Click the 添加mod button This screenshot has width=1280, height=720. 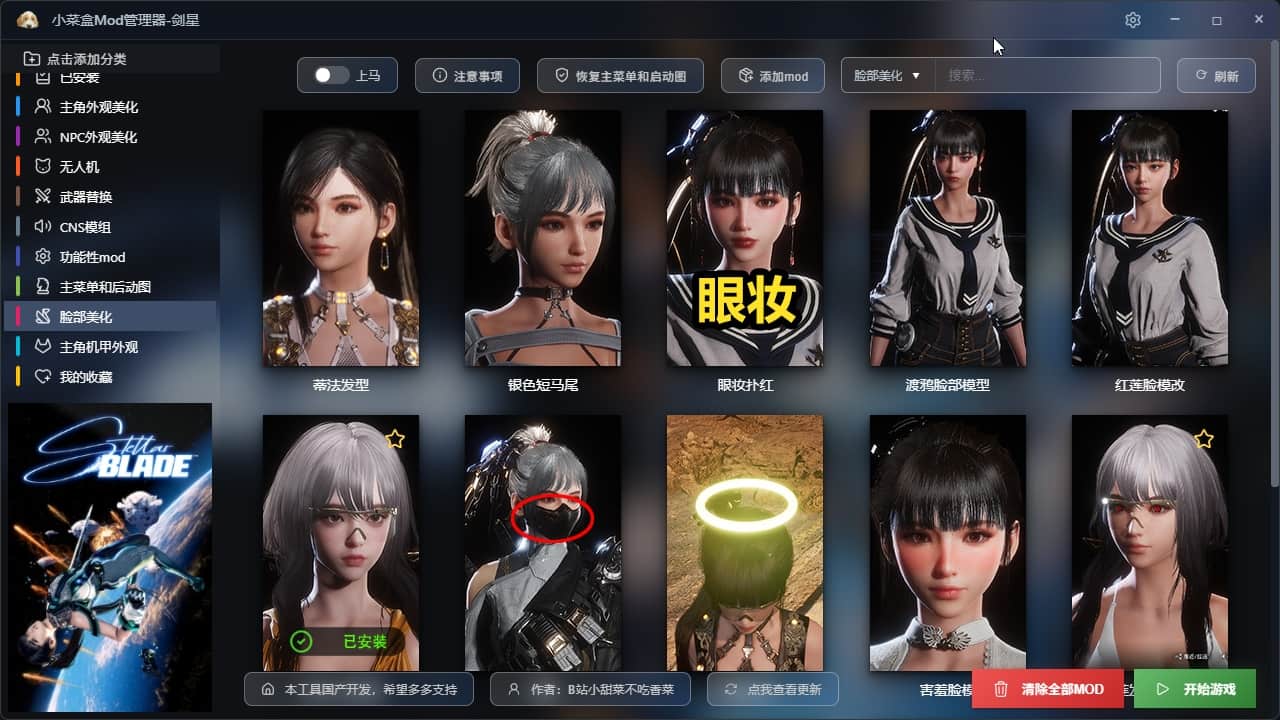[x=773, y=76]
